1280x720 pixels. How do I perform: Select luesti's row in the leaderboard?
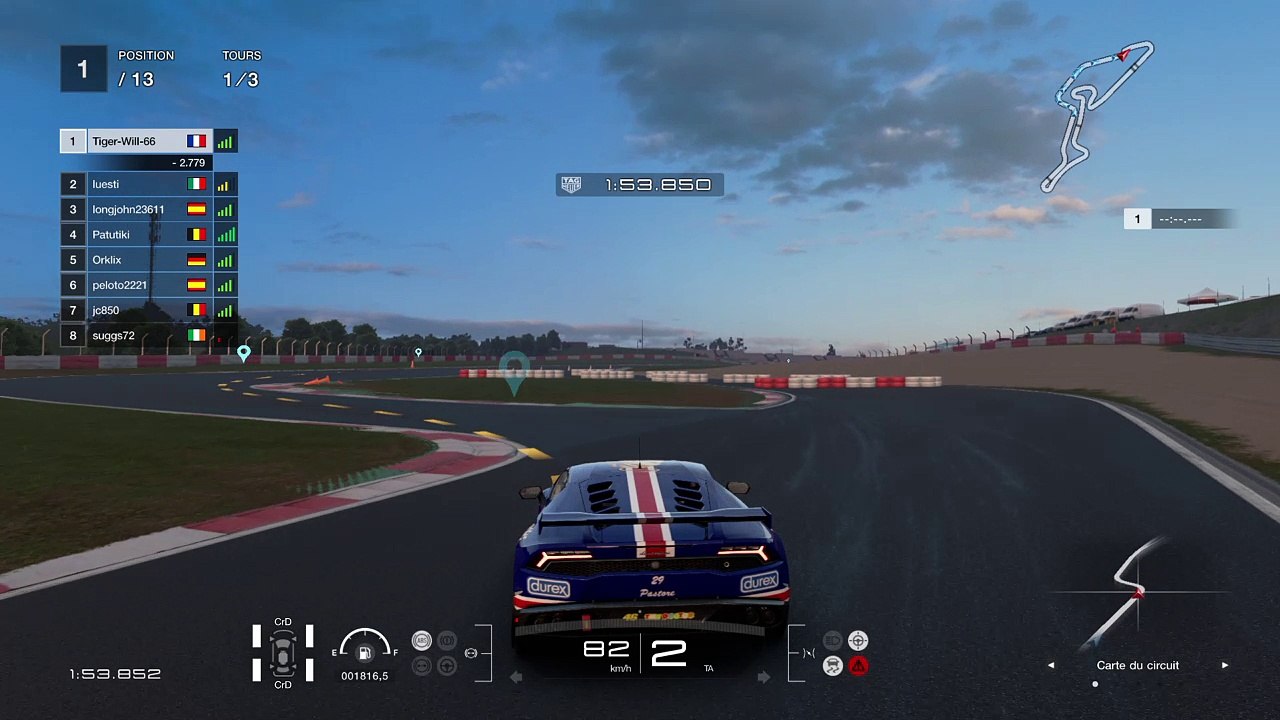click(135, 184)
